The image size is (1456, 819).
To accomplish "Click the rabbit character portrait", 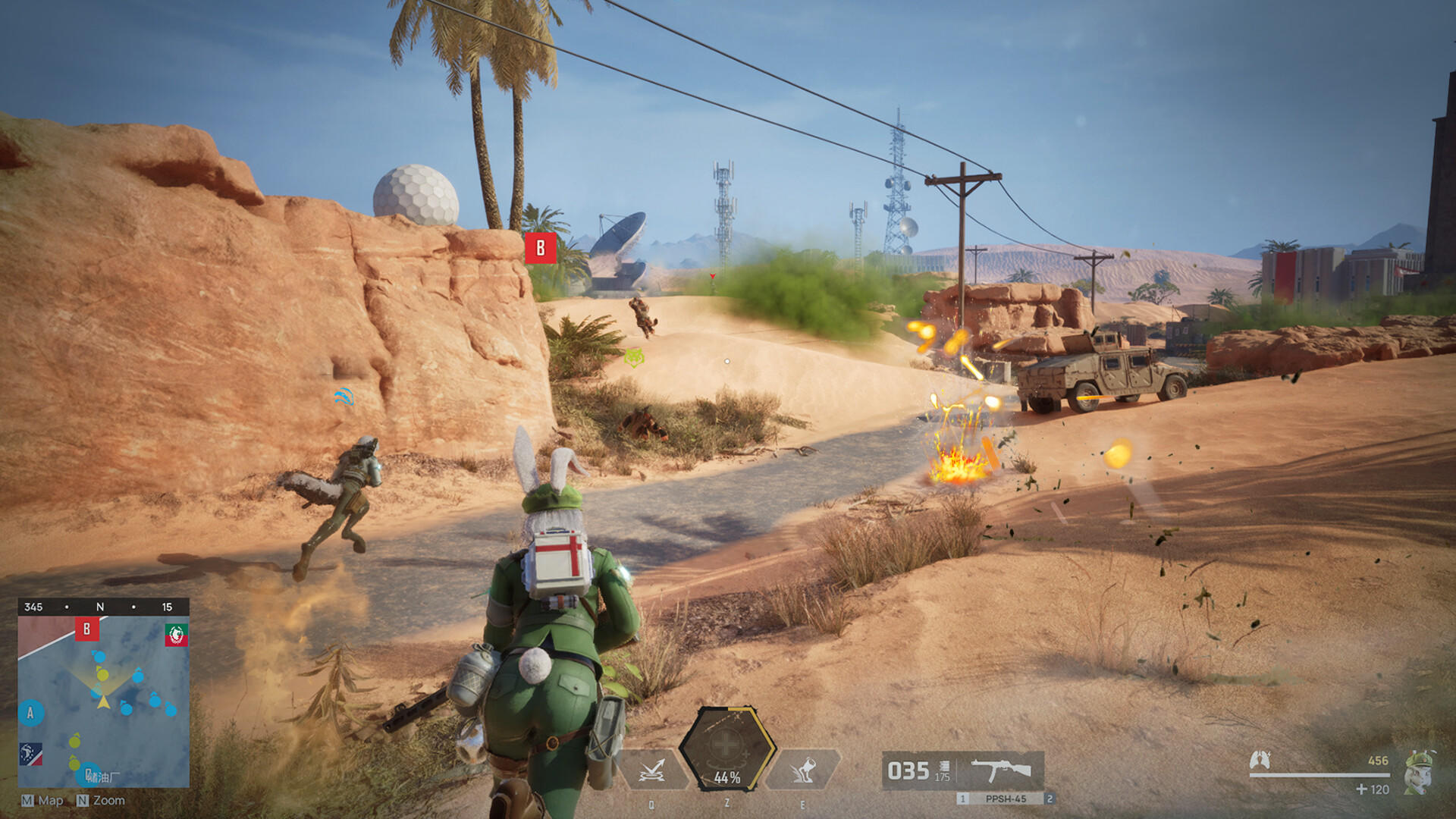I will [1420, 773].
